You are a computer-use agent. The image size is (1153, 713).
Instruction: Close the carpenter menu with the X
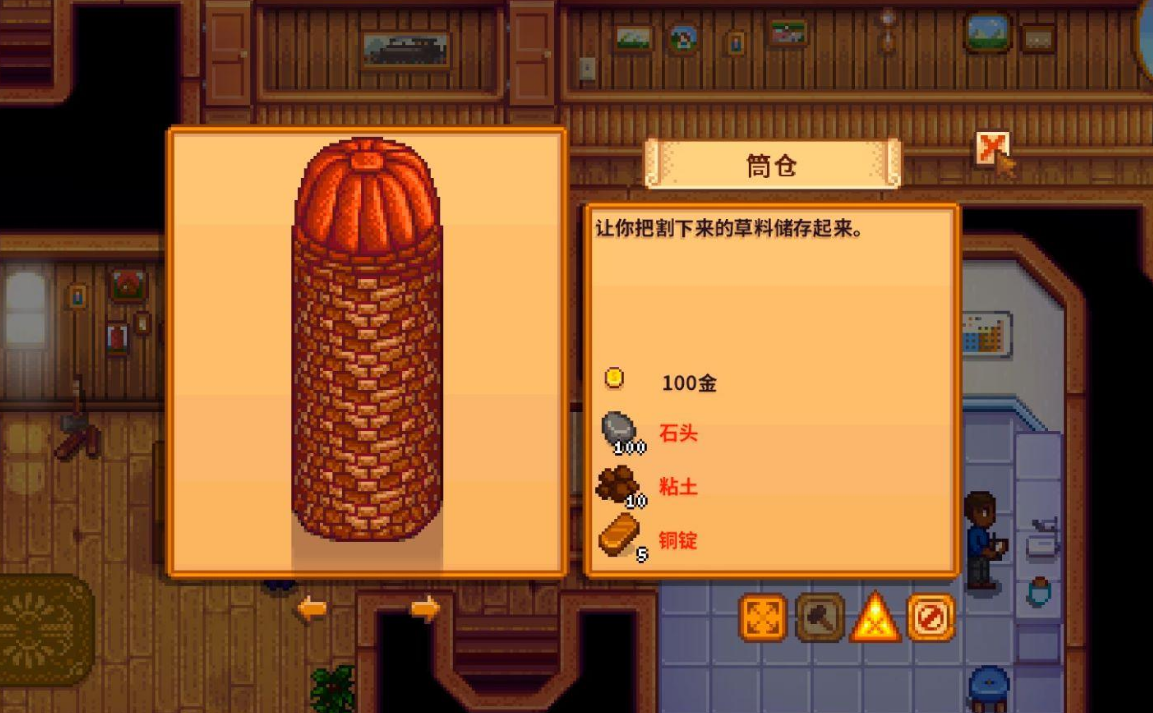990,150
